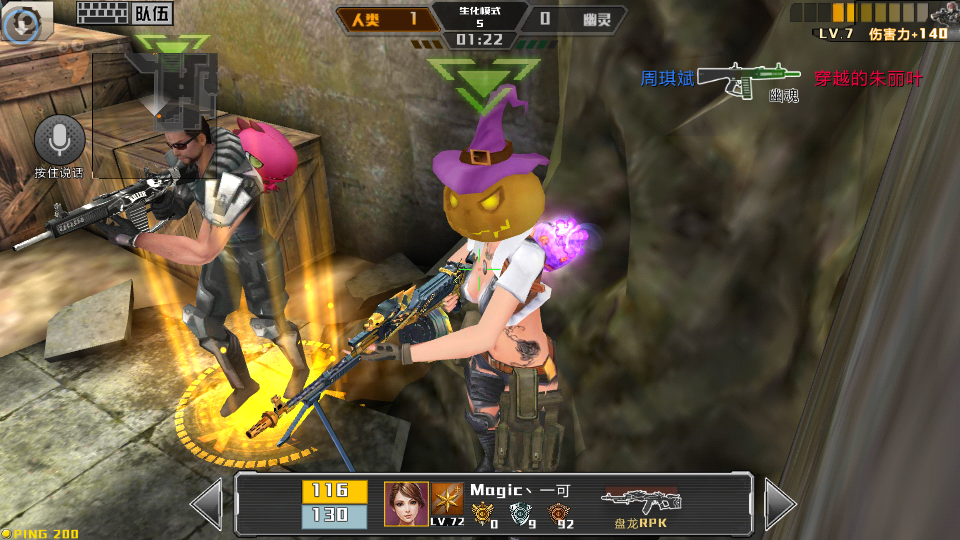Click the 盘龙RPK weapon icon

[x=640, y=502]
